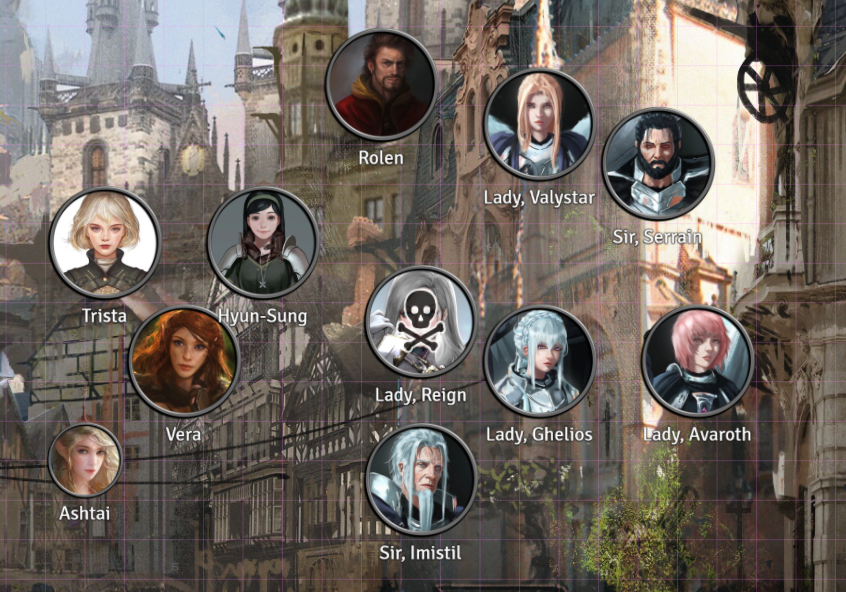Select the skull-marked Lady, Reign token
Screen dimensions: 846x592
click(420, 322)
